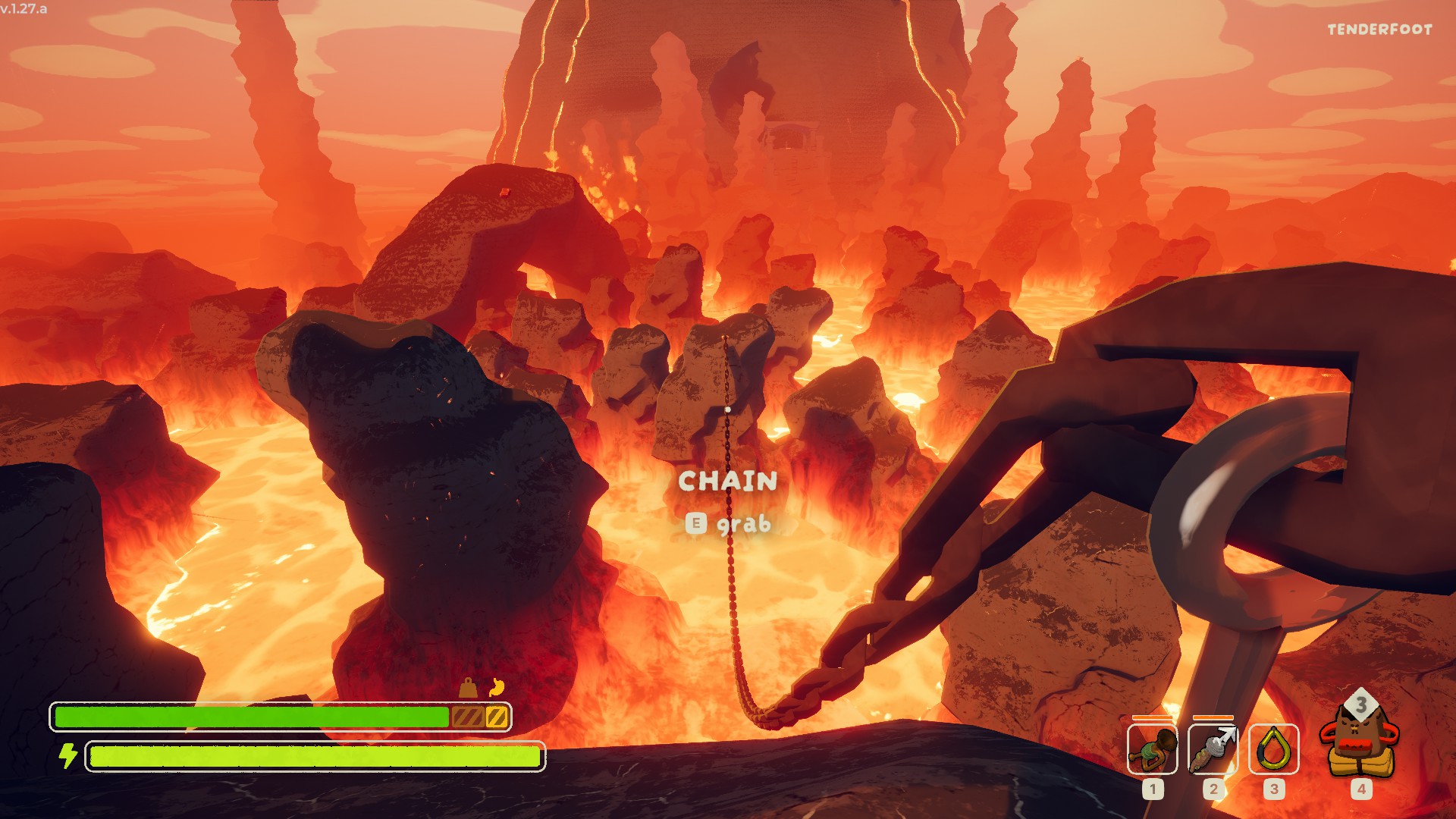Click the weight status icon
The image size is (1456, 819).
[x=469, y=688]
